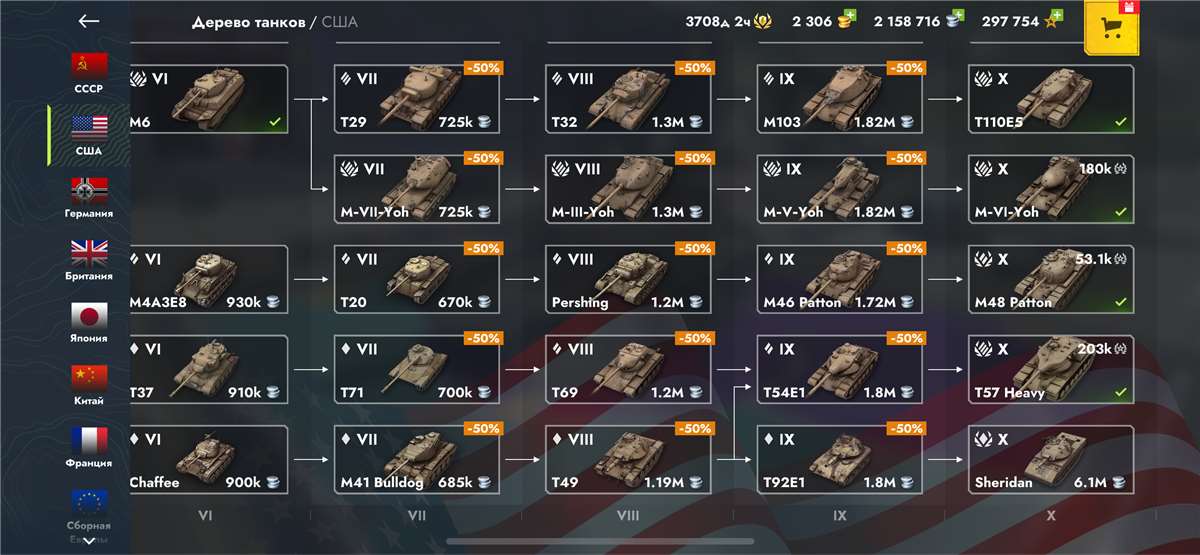Switch to the СССР nation tab

(89, 73)
